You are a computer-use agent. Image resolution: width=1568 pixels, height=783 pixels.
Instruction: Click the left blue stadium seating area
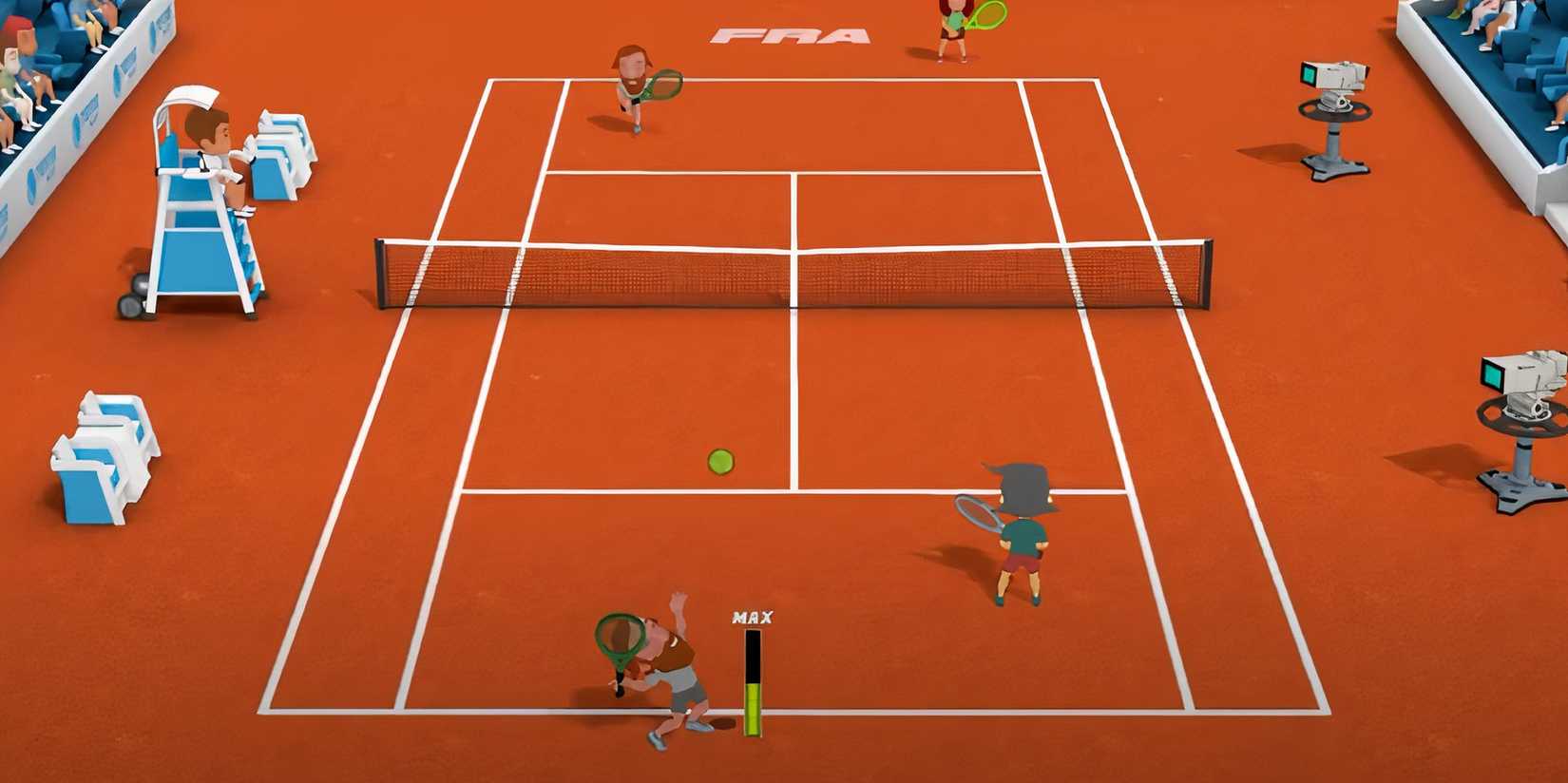[x=52, y=57]
